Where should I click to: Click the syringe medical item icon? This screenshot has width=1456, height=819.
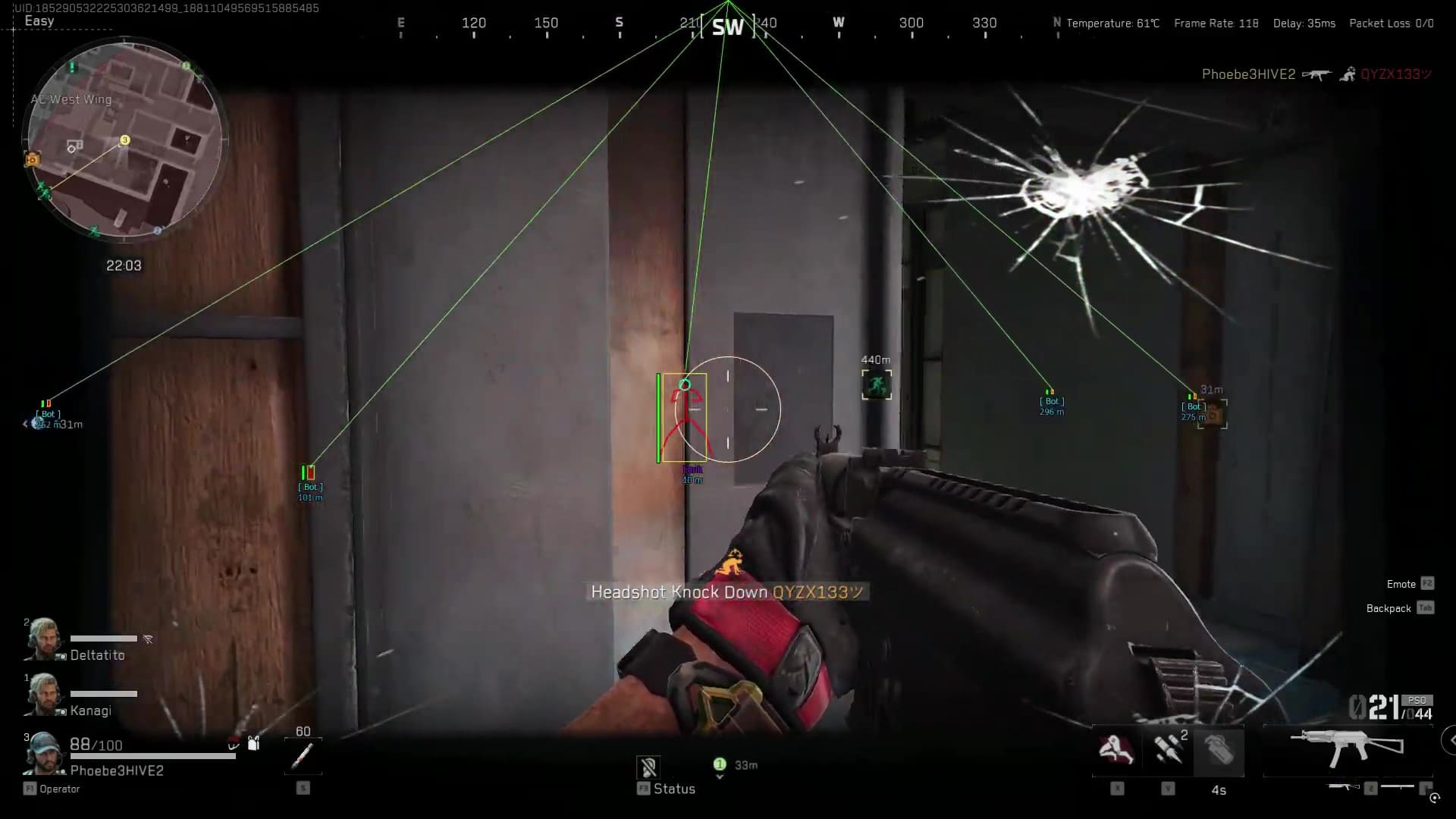(302, 756)
